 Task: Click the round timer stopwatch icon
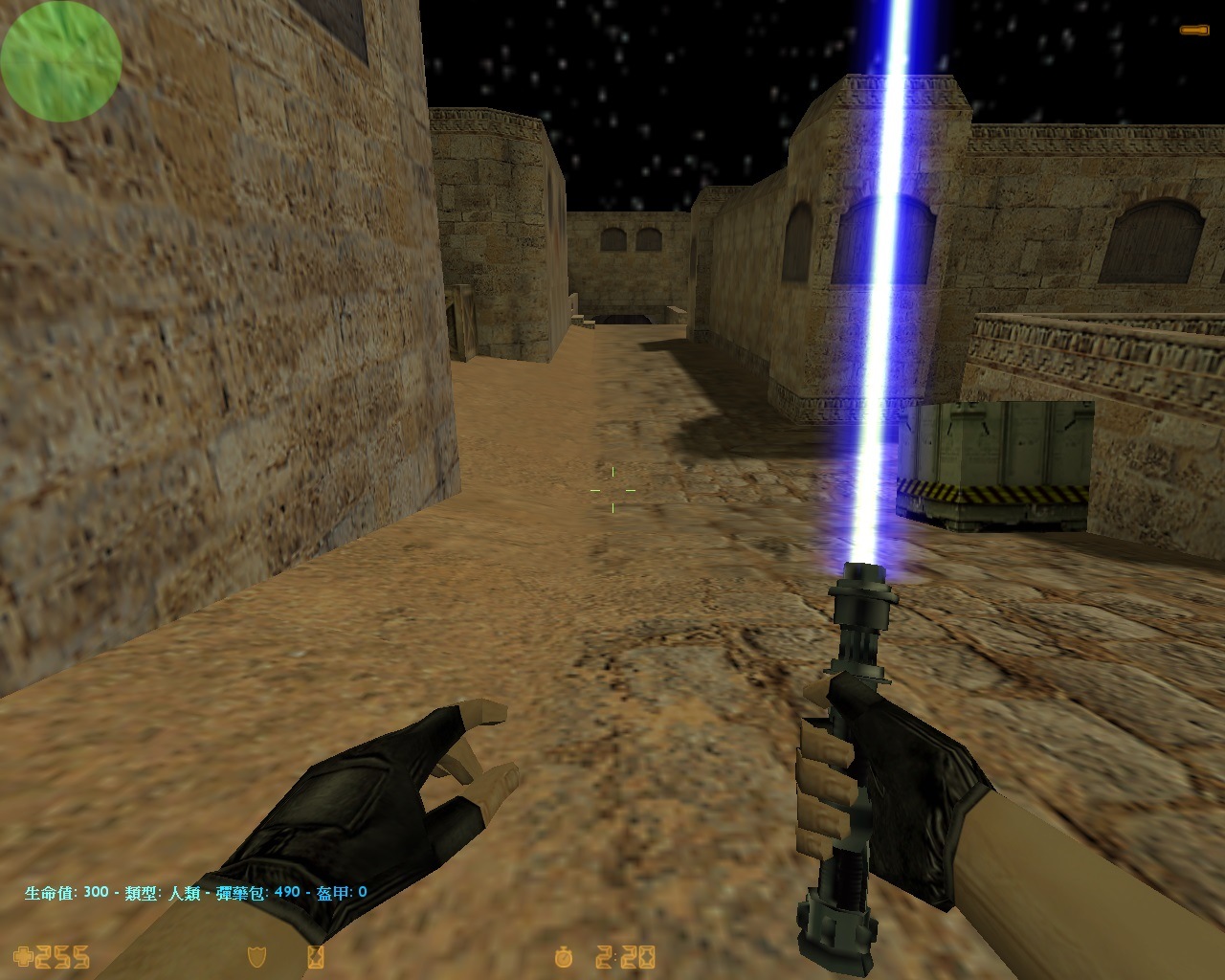564,956
